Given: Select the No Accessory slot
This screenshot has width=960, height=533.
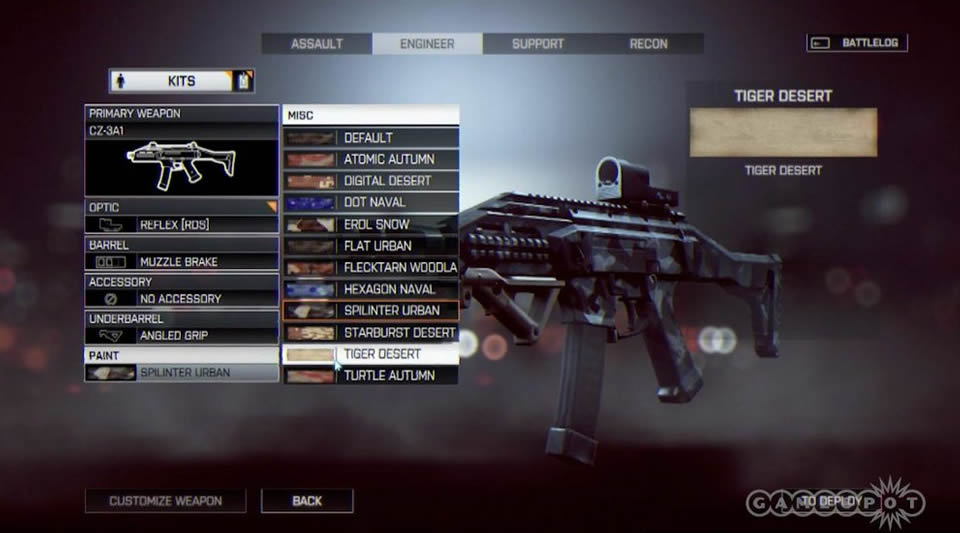Looking at the screenshot, I should click(181, 298).
